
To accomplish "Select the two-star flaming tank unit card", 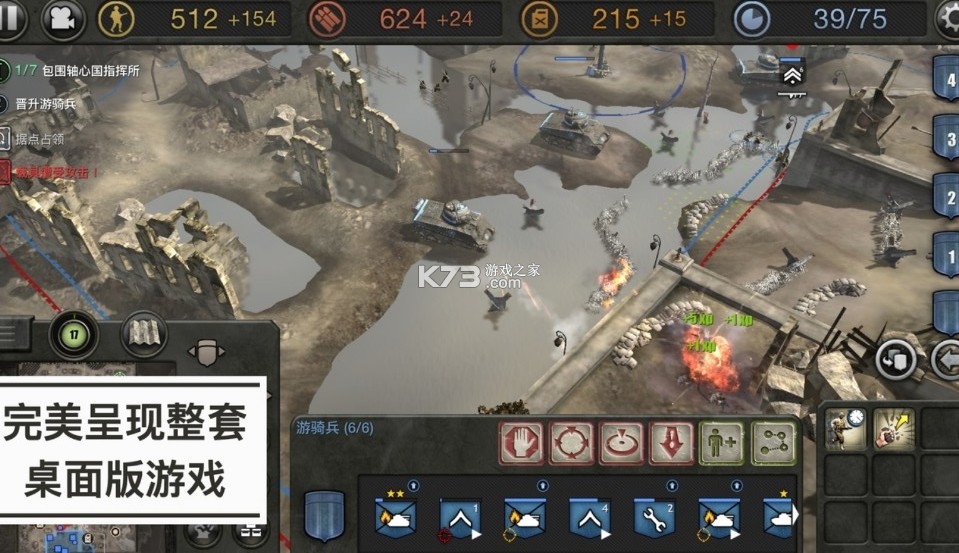I will (x=395, y=517).
